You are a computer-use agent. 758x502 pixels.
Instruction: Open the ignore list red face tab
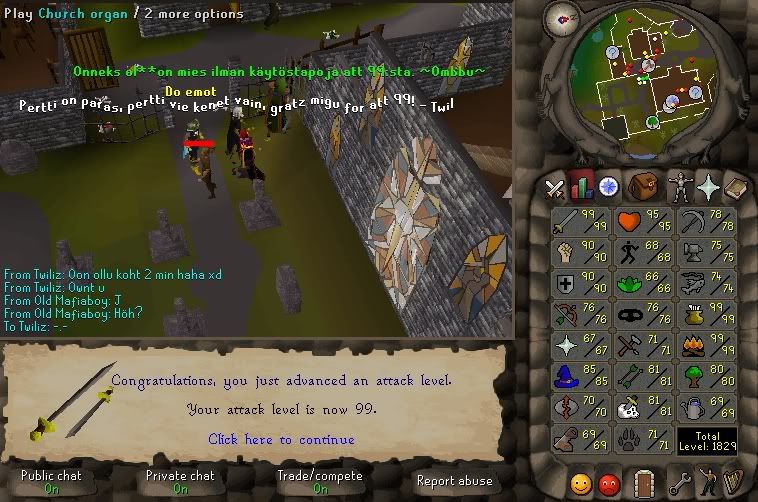[609, 484]
